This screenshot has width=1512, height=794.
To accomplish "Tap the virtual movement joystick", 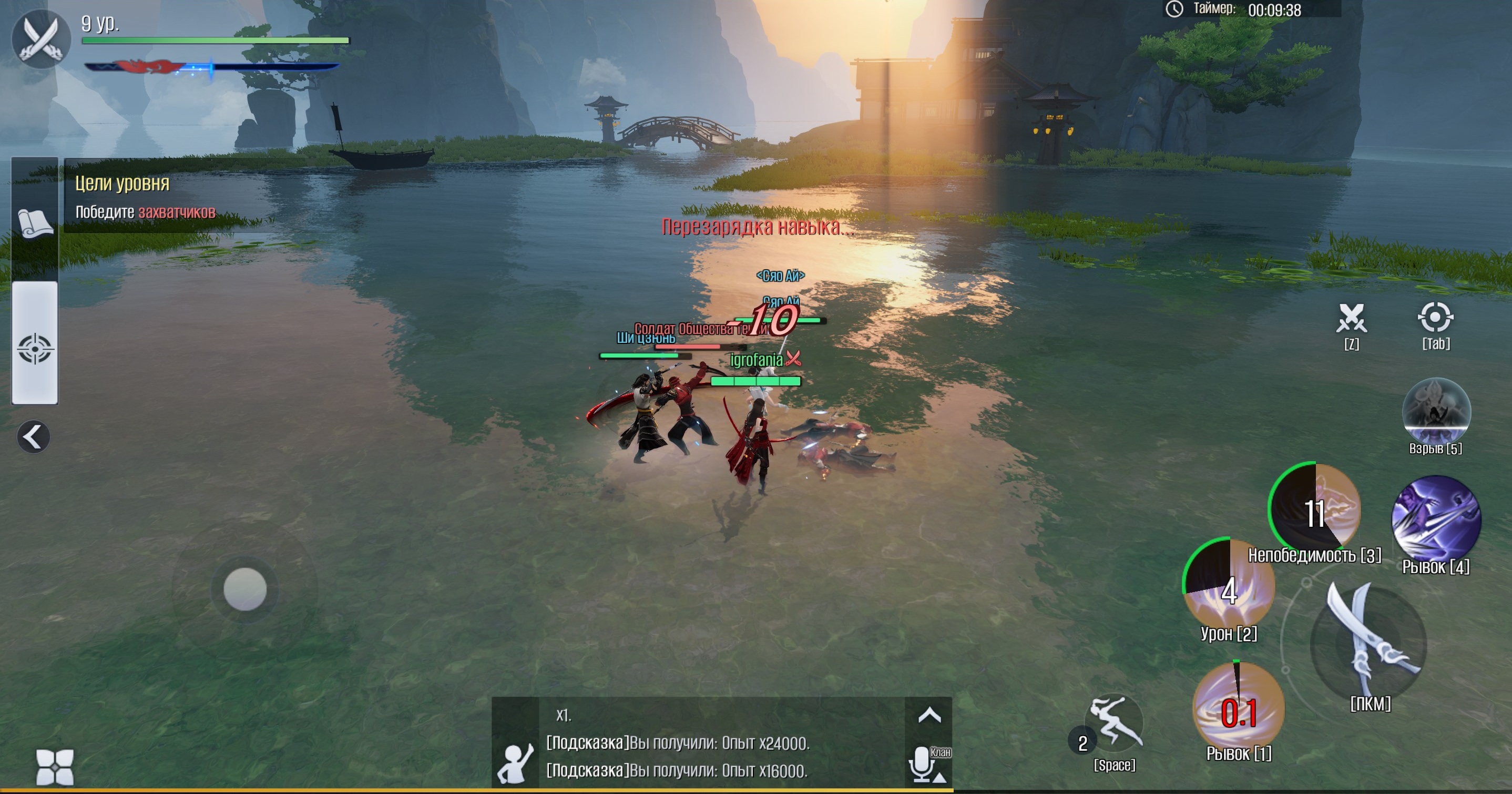I will [245, 589].
